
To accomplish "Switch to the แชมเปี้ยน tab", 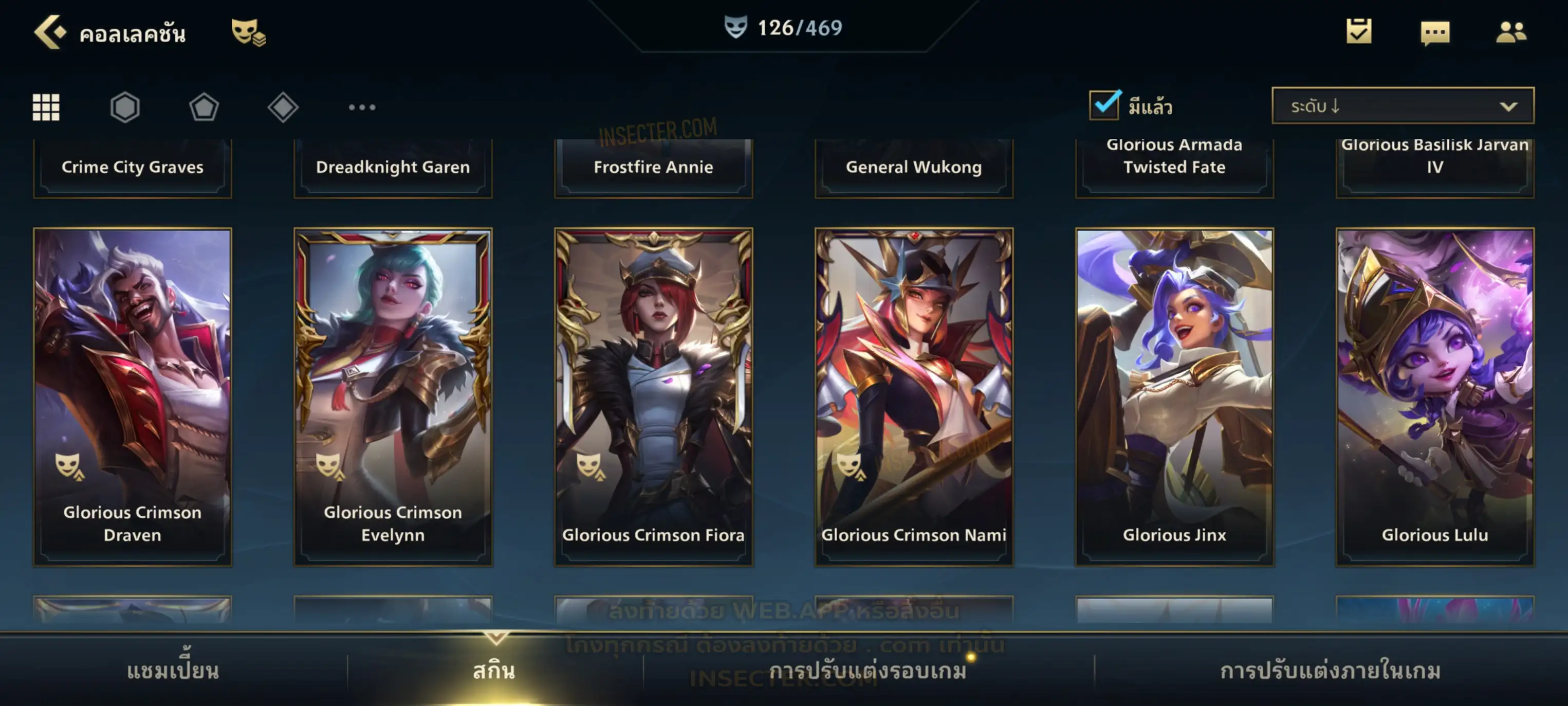I will pos(173,671).
